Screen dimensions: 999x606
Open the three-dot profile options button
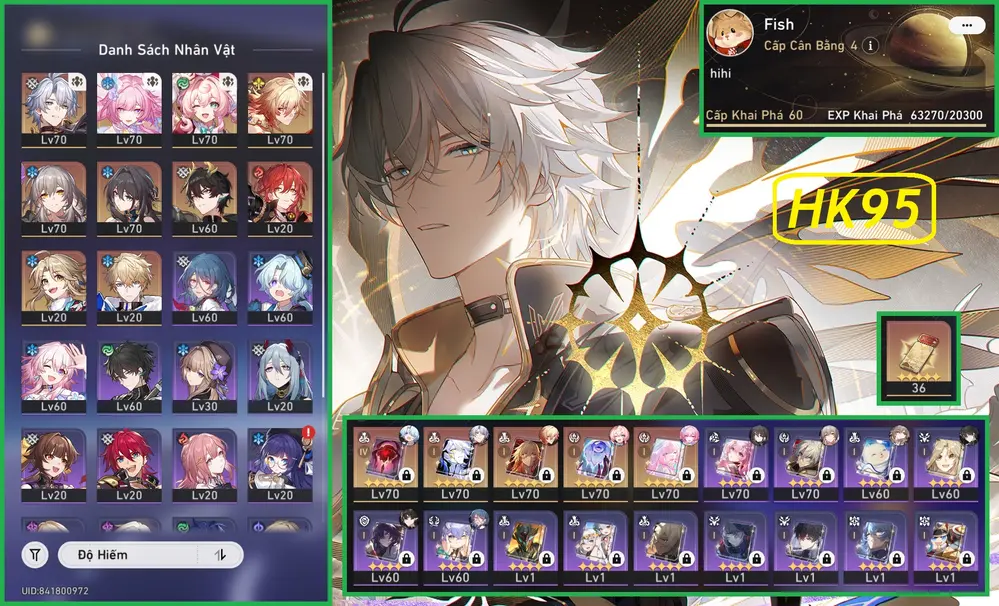(965, 25)
